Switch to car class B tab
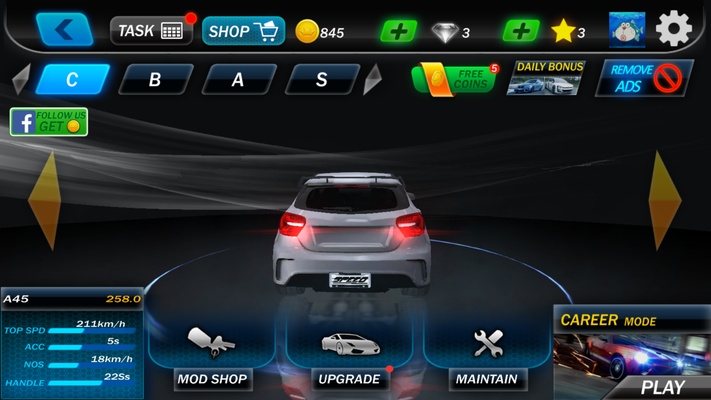711x400 pixels. tap(155, 79)
